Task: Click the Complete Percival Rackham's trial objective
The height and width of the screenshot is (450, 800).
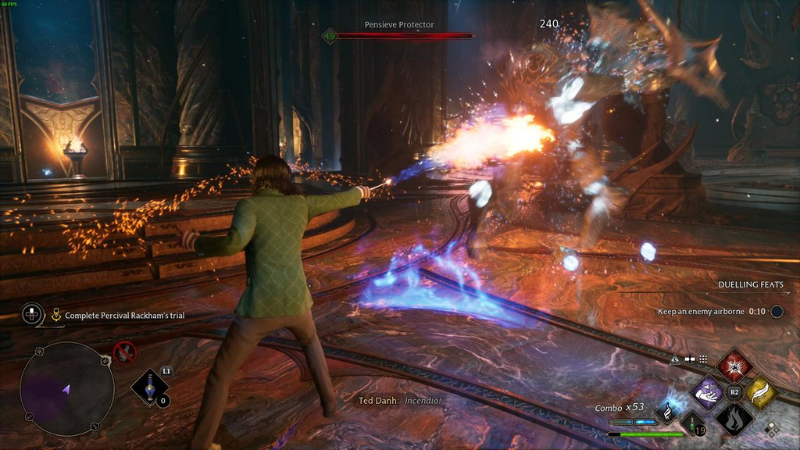Action: point(125,315)
